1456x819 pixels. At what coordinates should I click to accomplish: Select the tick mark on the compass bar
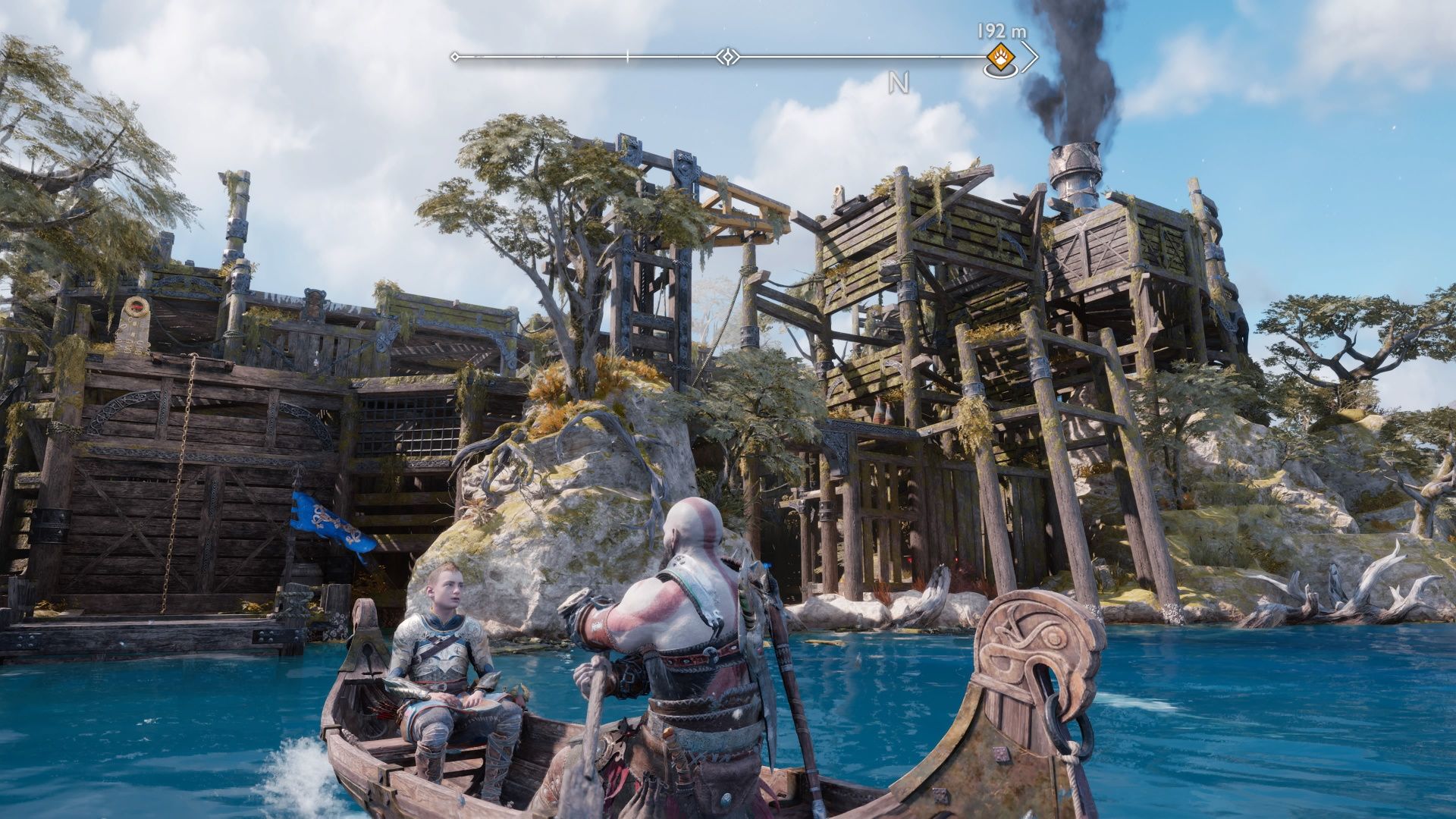point(627,55)
